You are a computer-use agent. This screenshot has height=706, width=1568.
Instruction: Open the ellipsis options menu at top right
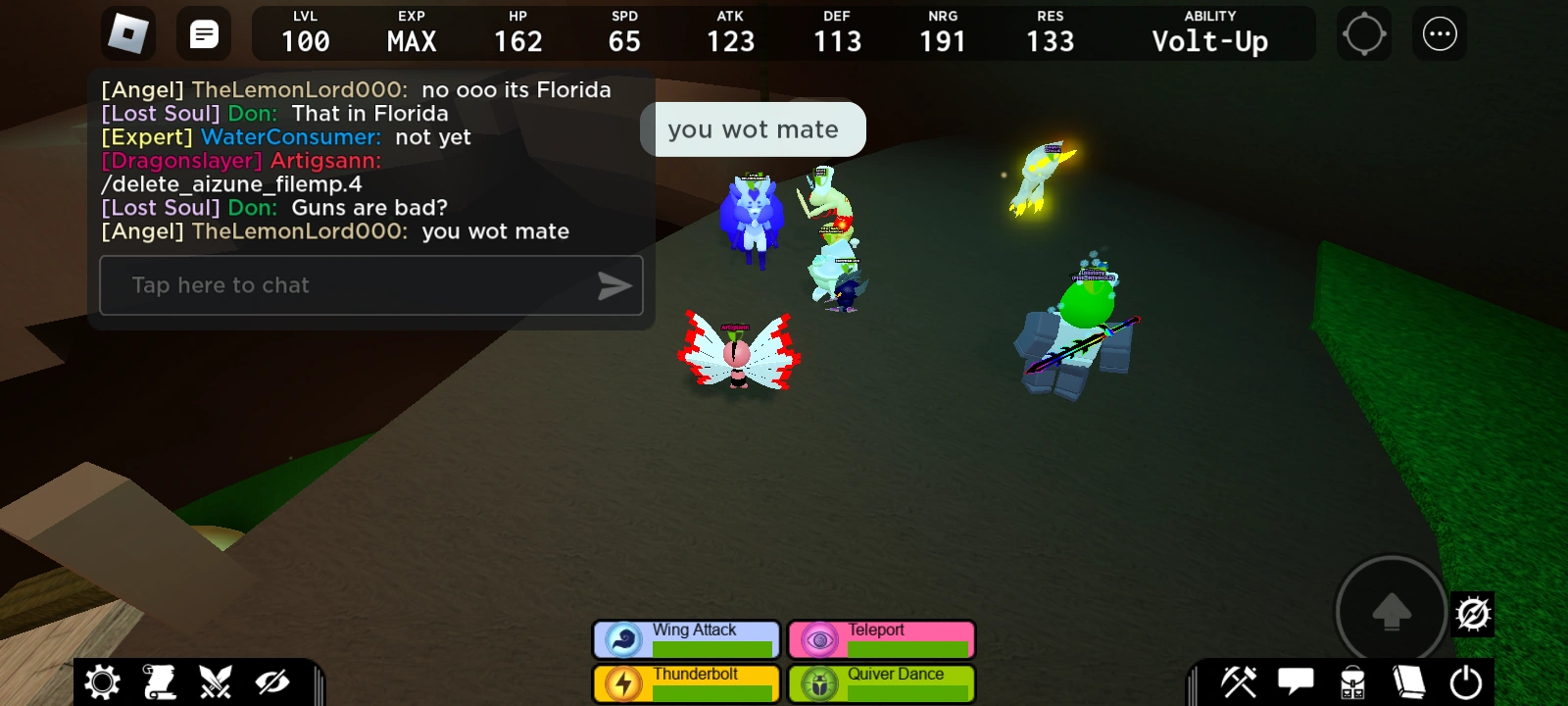[x=1439, y=32]
